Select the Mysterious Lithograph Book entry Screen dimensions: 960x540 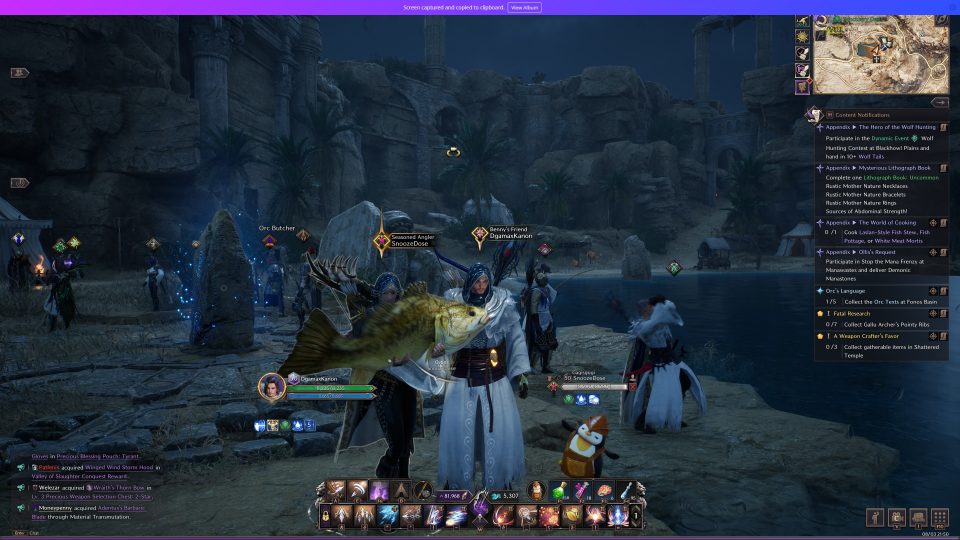click(882, 168)
